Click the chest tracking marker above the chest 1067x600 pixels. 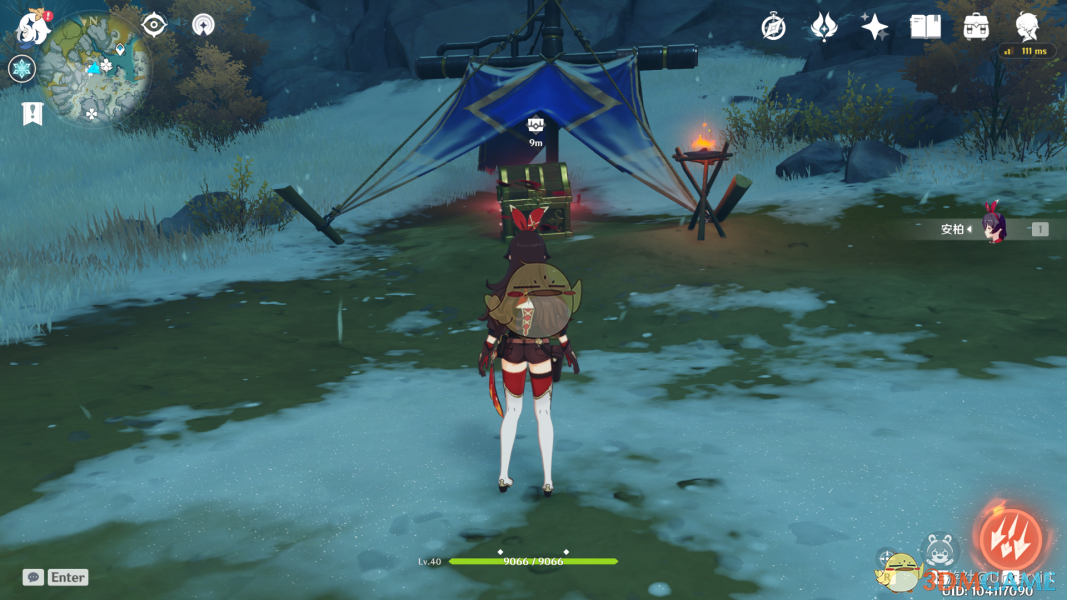[536, 126]
